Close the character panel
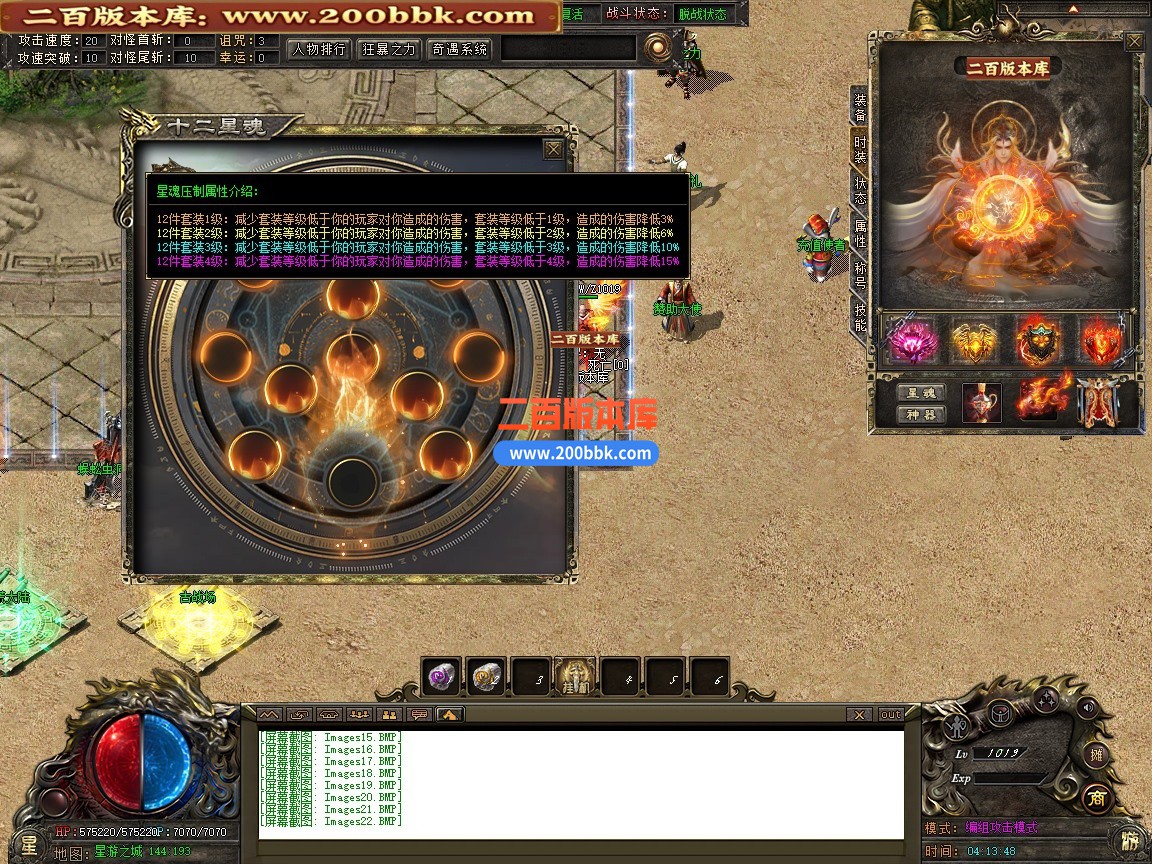The image size is (1152, 864). coord(1133,42)
